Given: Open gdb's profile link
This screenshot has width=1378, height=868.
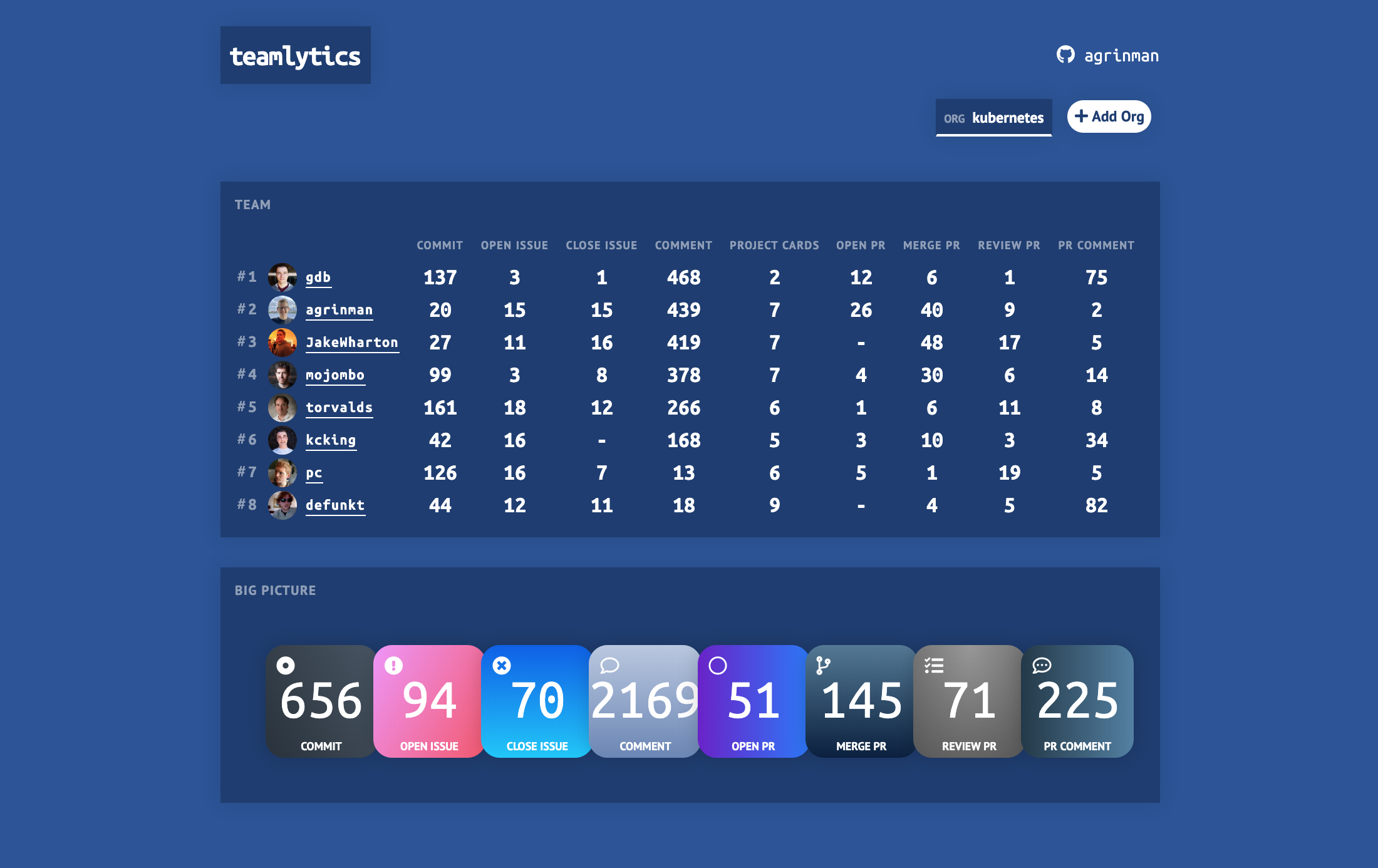Looking at the screenshot, I should [318, 277].
